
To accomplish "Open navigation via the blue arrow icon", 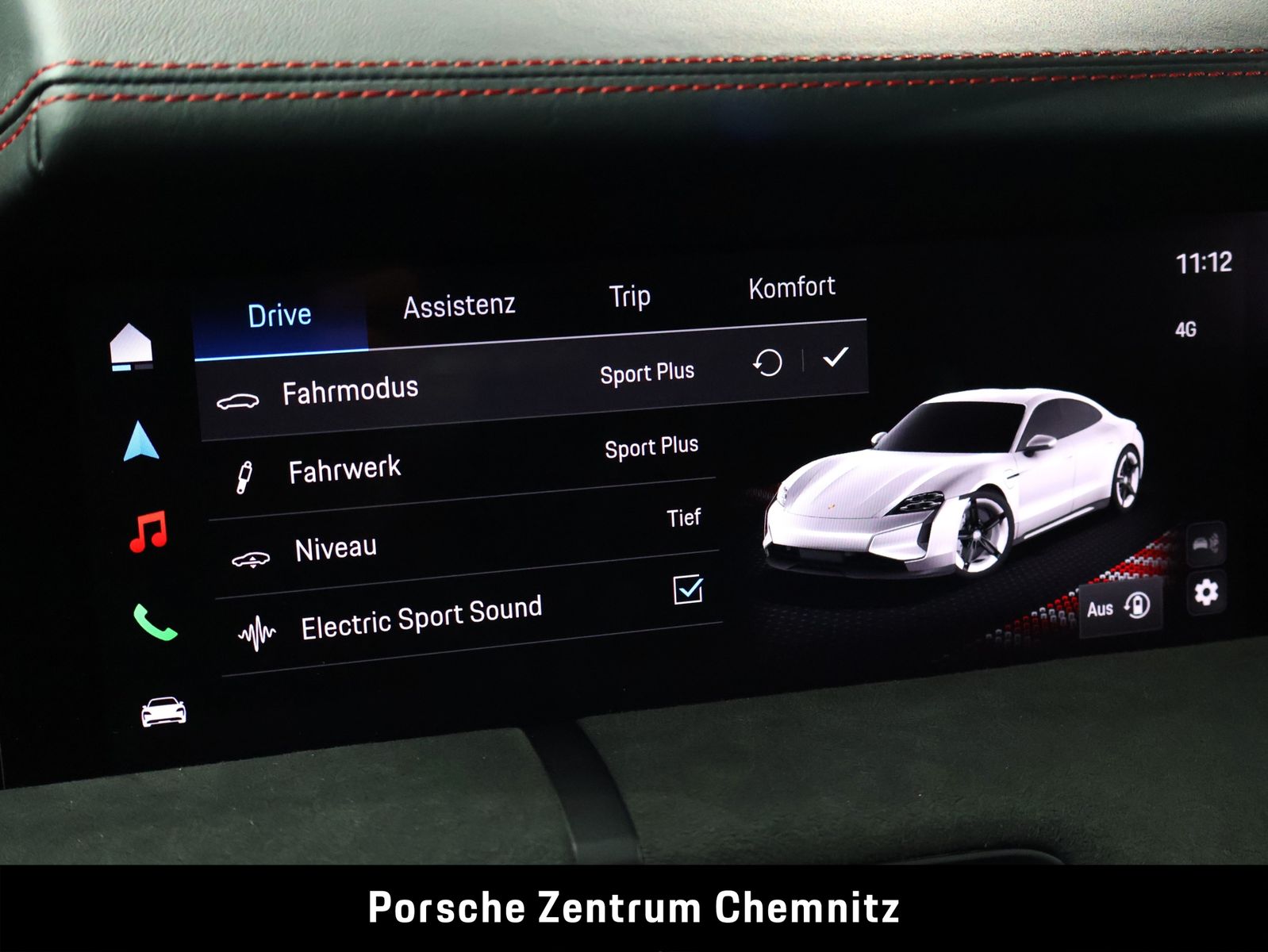I will (141, 442).
